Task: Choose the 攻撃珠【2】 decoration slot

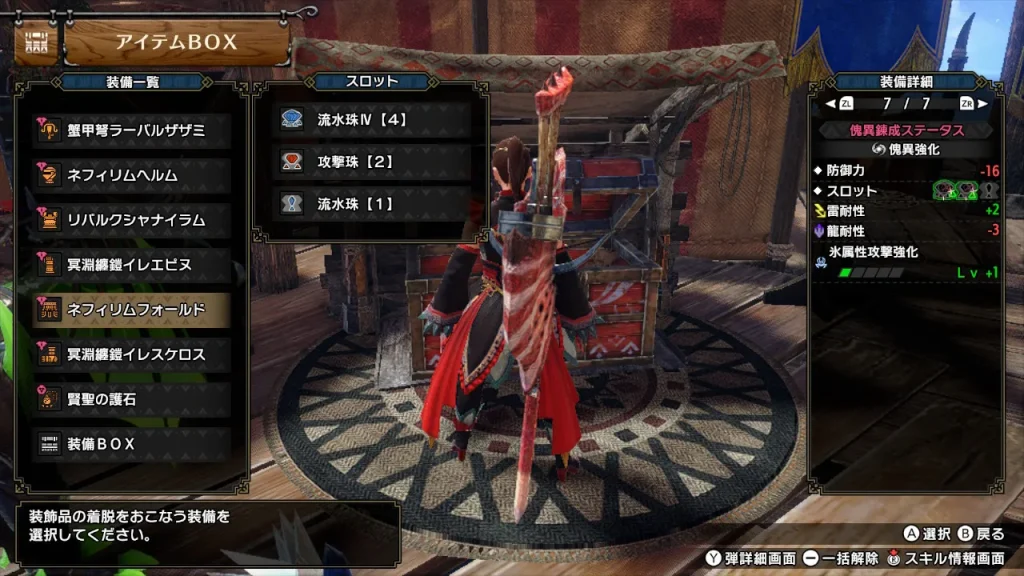Action: point(372,161)
